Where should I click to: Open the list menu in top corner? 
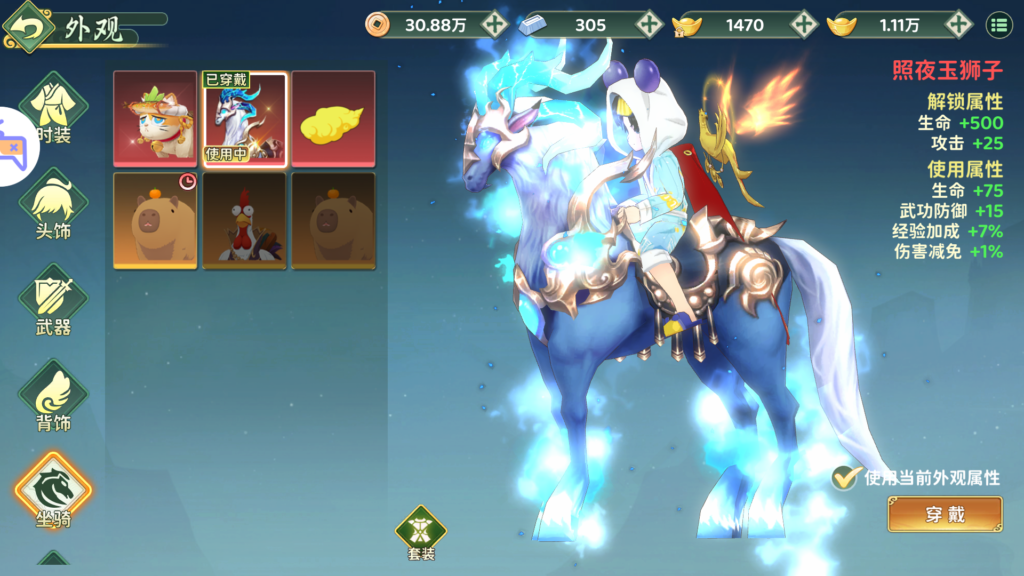pyautogui.click(x=997, y=25)
